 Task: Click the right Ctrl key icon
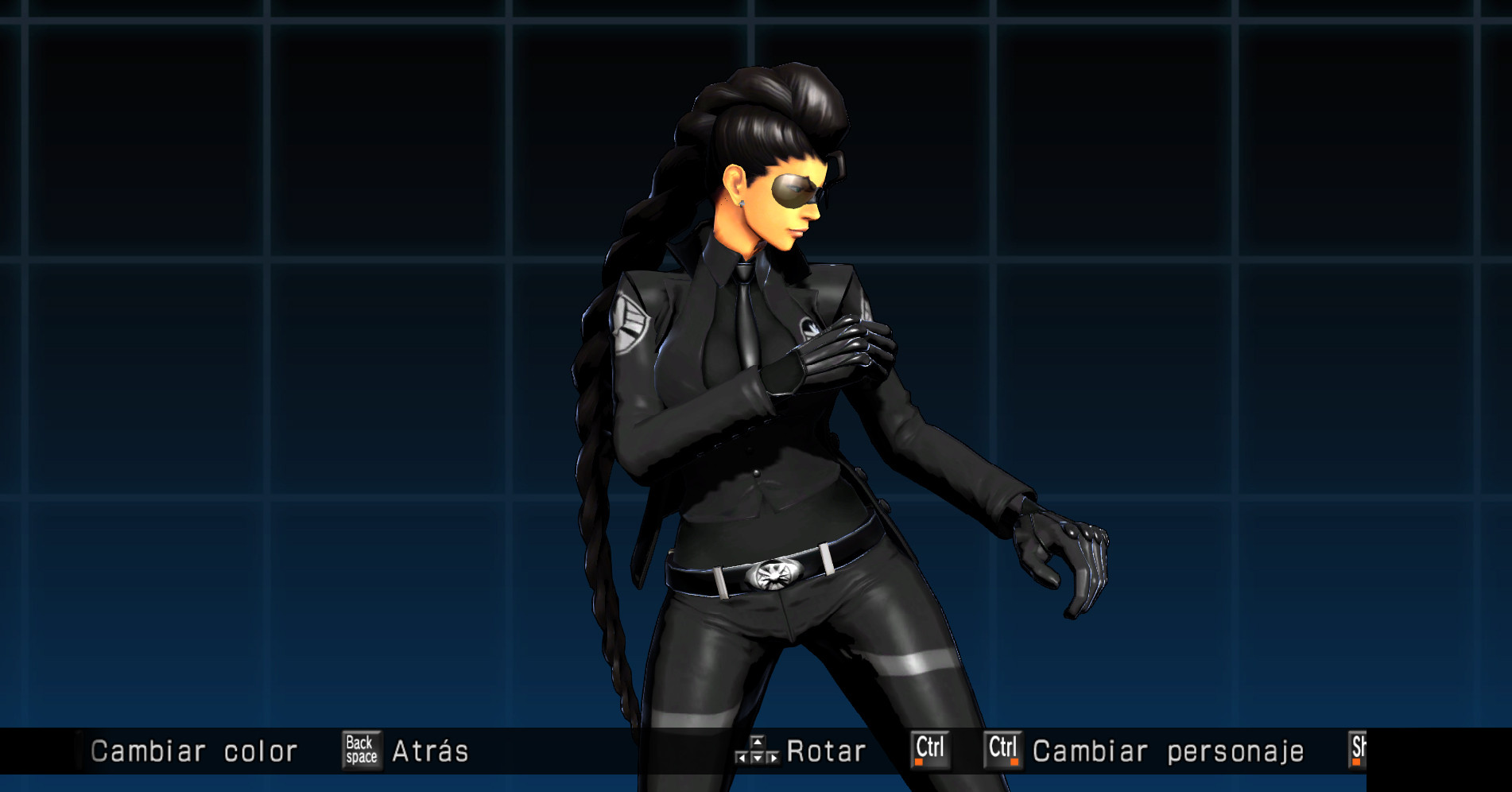tap(1004, 751)
